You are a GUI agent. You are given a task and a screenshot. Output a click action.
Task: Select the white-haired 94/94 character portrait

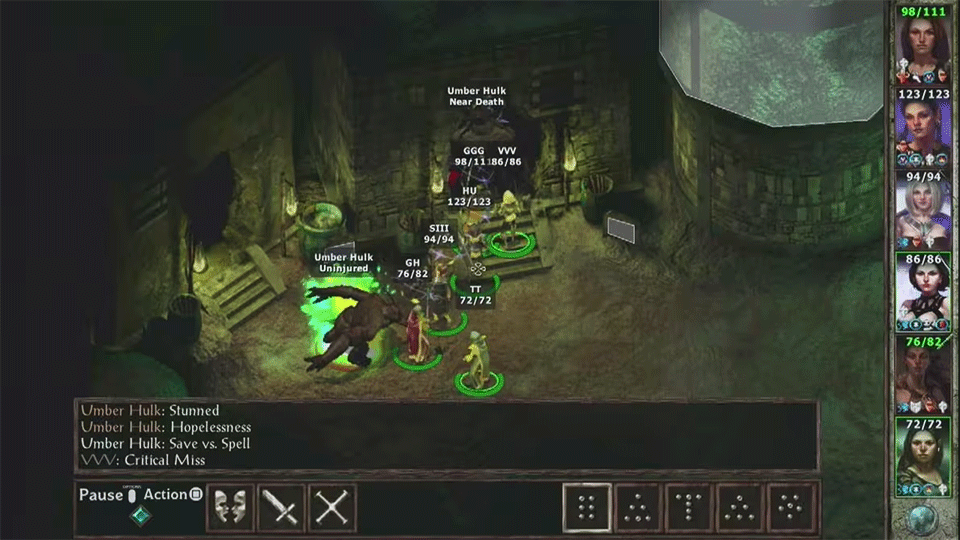(x=923, y=212)
